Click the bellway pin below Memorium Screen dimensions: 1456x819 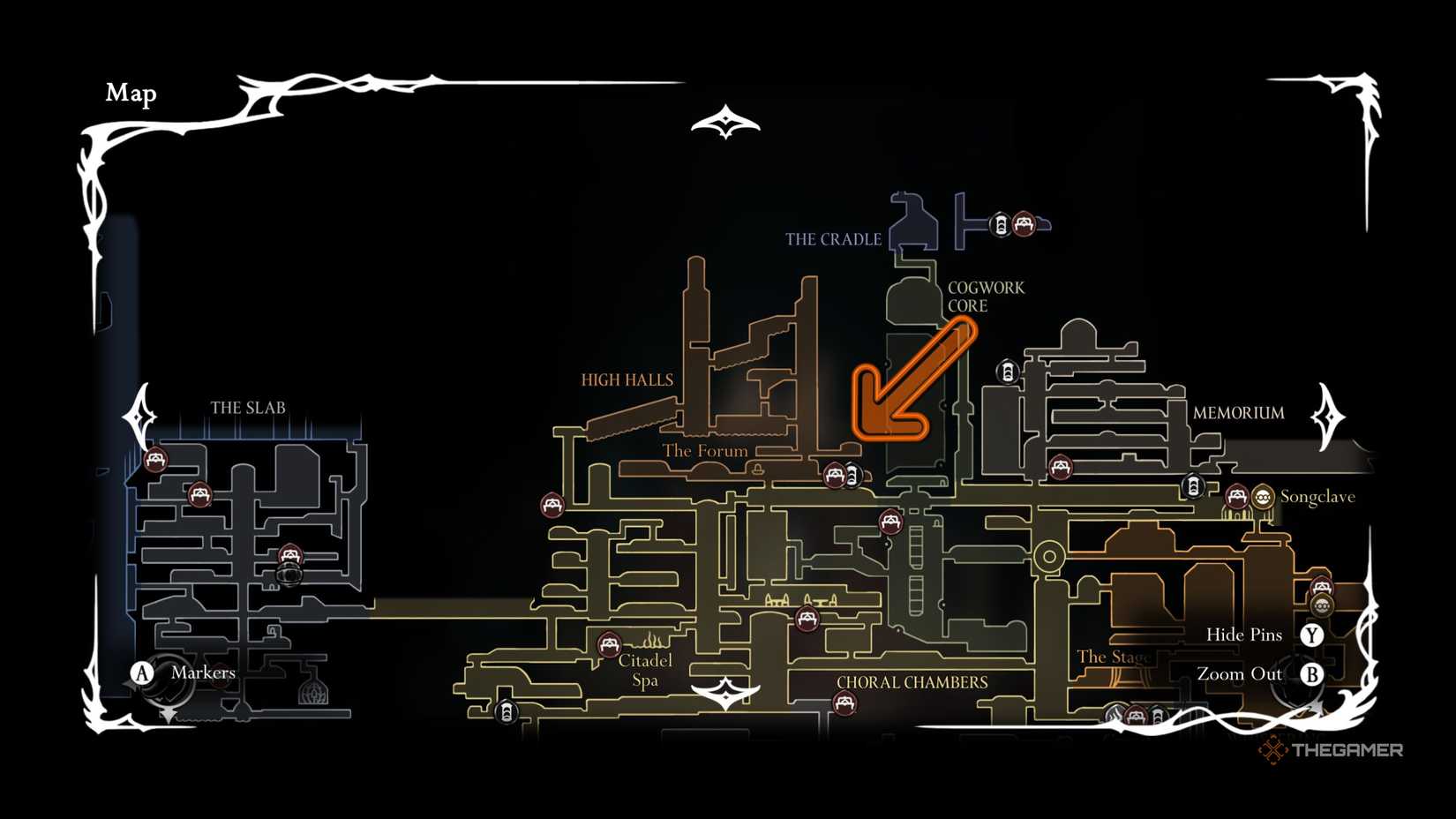coord(1193,485)
